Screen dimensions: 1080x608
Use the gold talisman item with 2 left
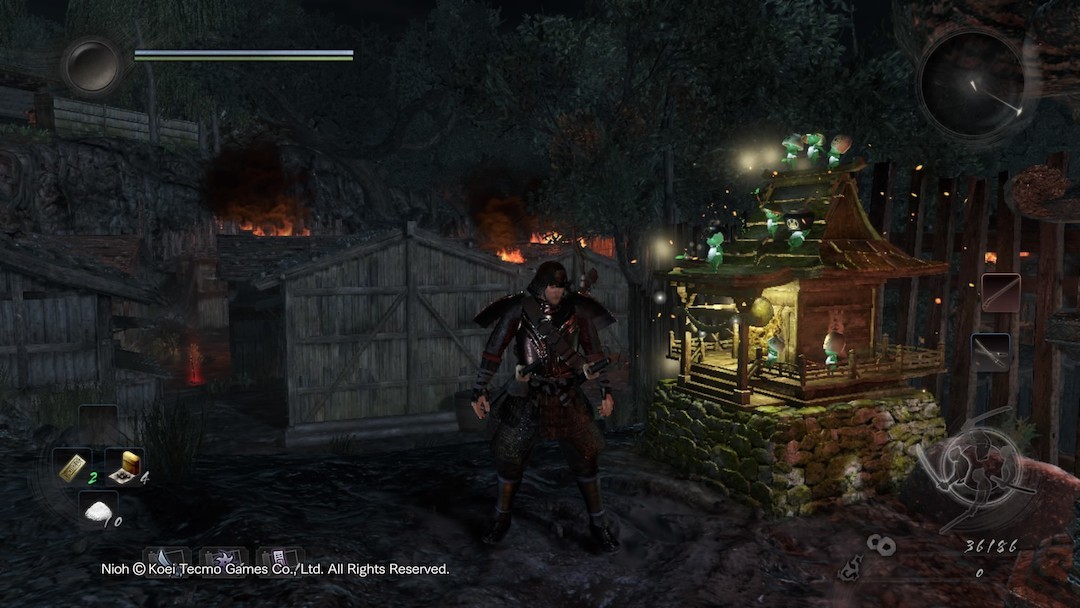73,467
